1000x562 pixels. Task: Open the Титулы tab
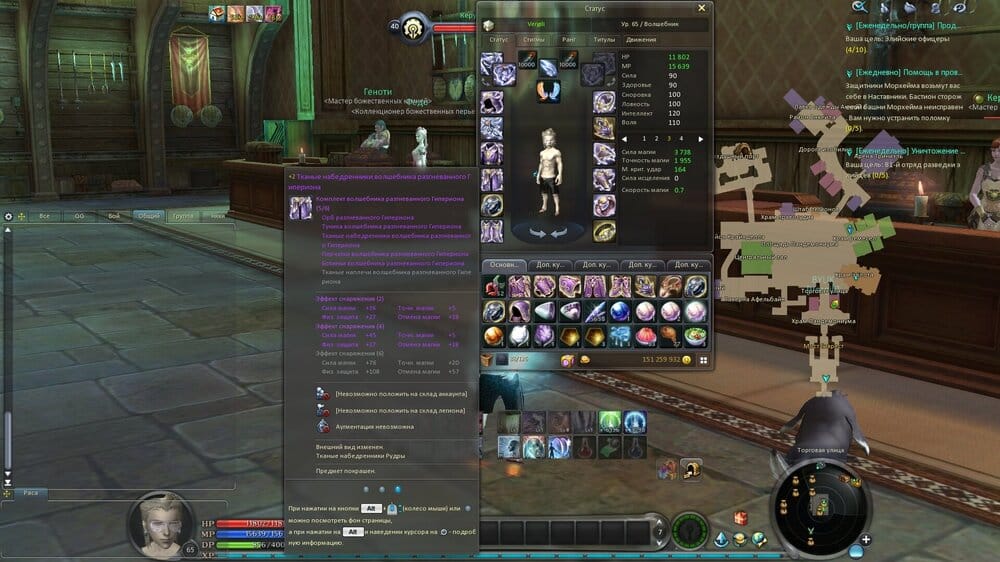point(604,40)
